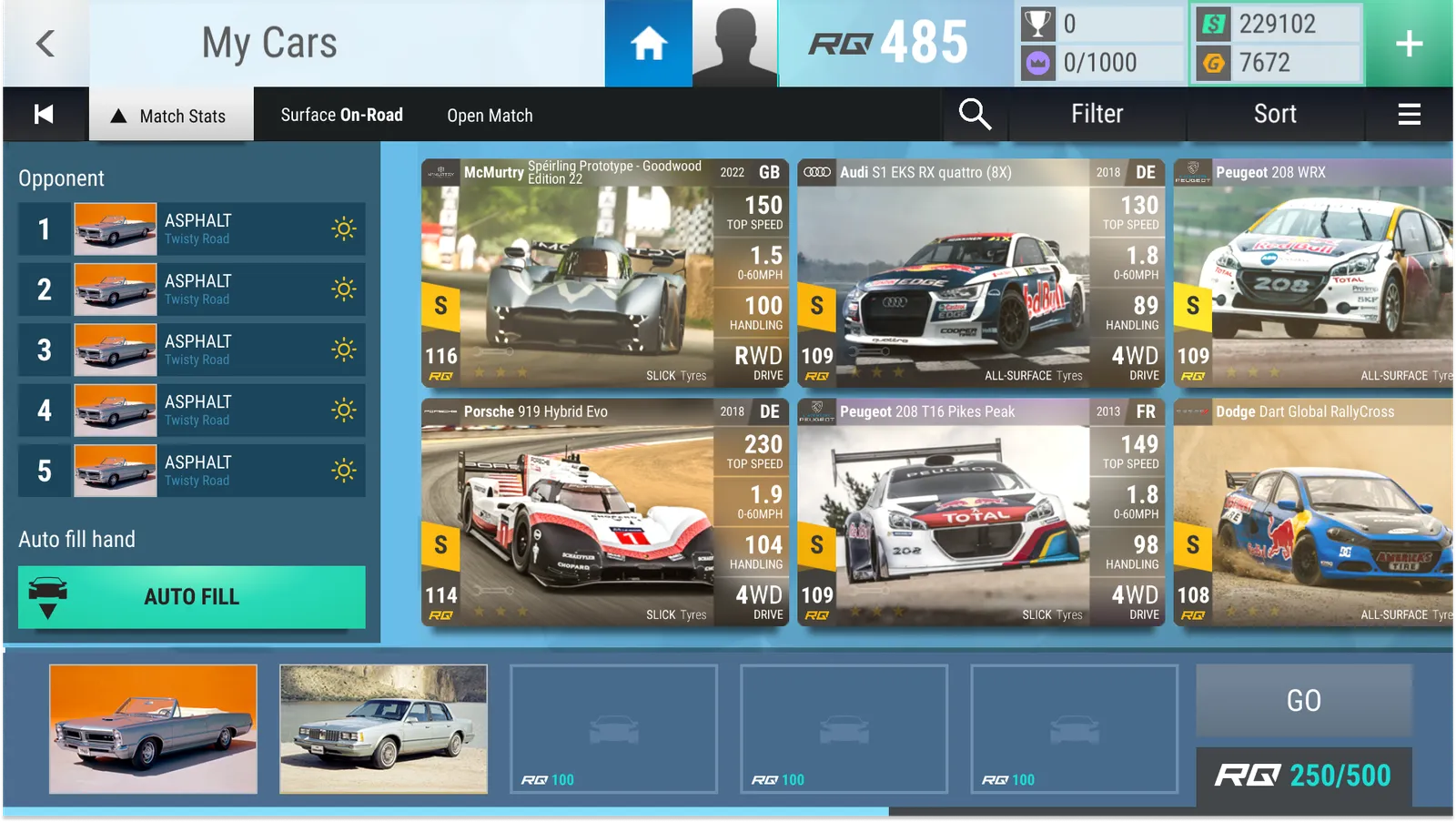1456x822 pixels.
Task: Open the Sort options
Action: 1275,115
